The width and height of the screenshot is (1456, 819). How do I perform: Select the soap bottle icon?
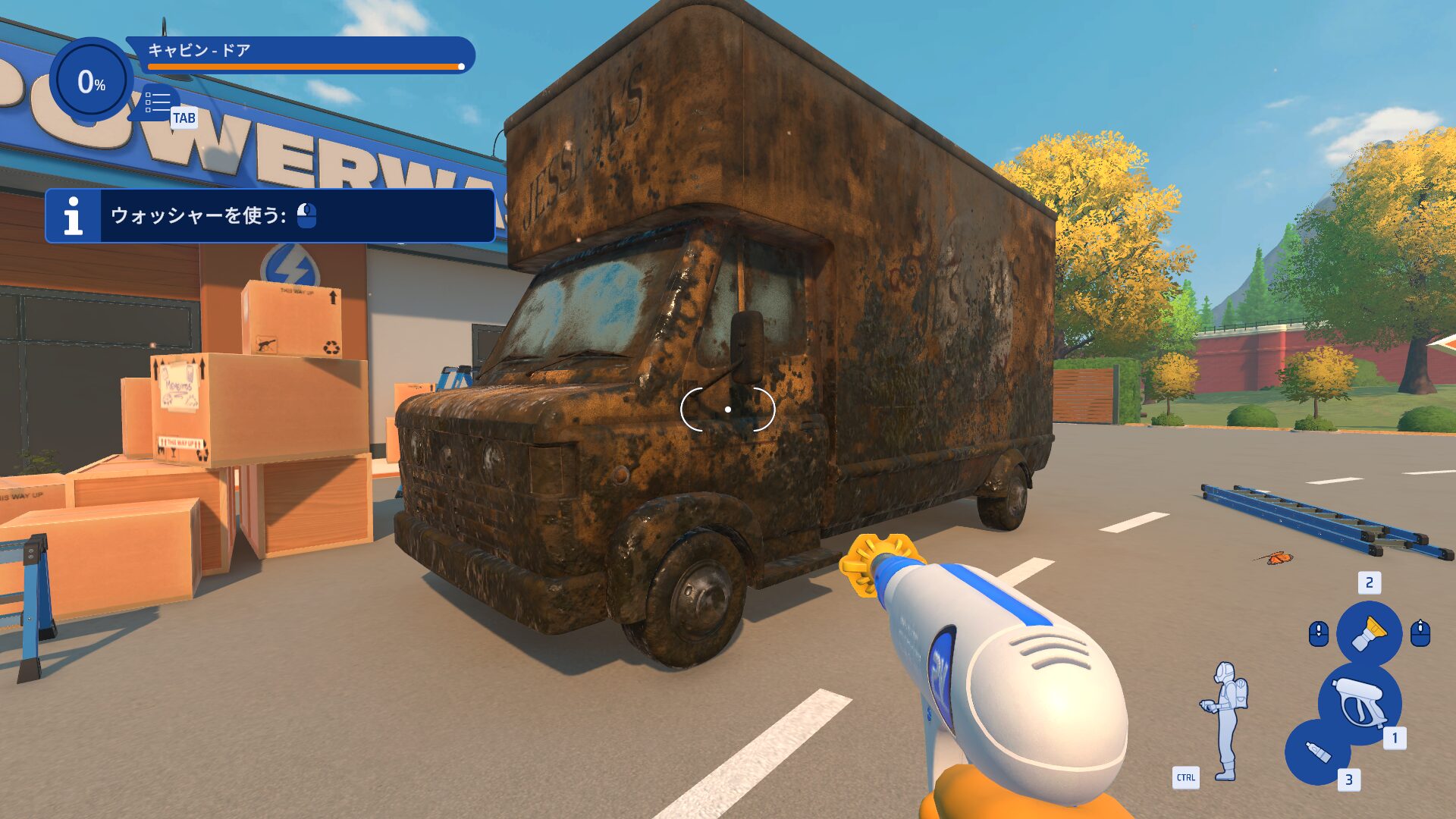pyautogui.click(x=1318, y=752)
